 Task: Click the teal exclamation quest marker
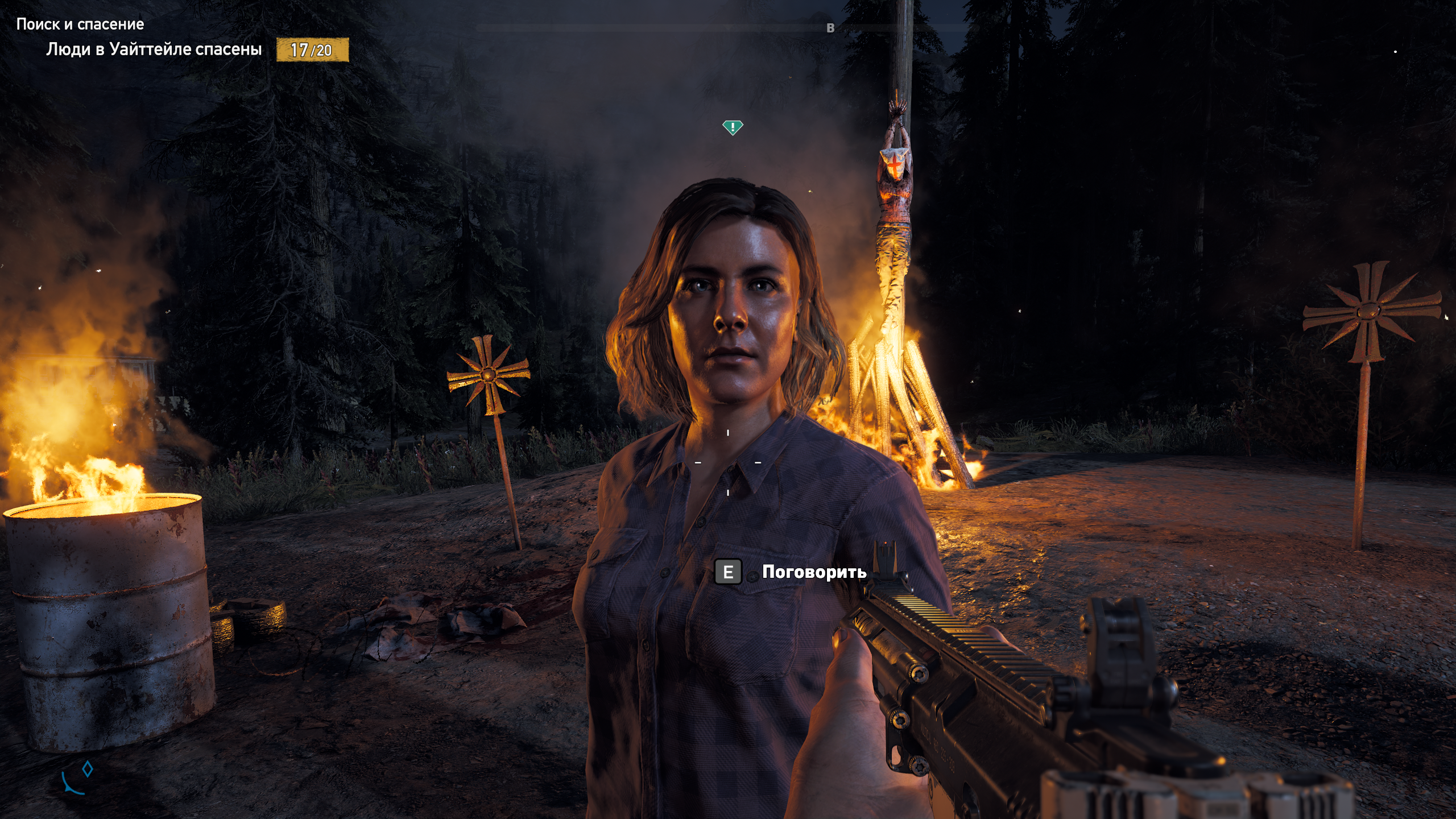pyautogui.click(x=733, y=127)
